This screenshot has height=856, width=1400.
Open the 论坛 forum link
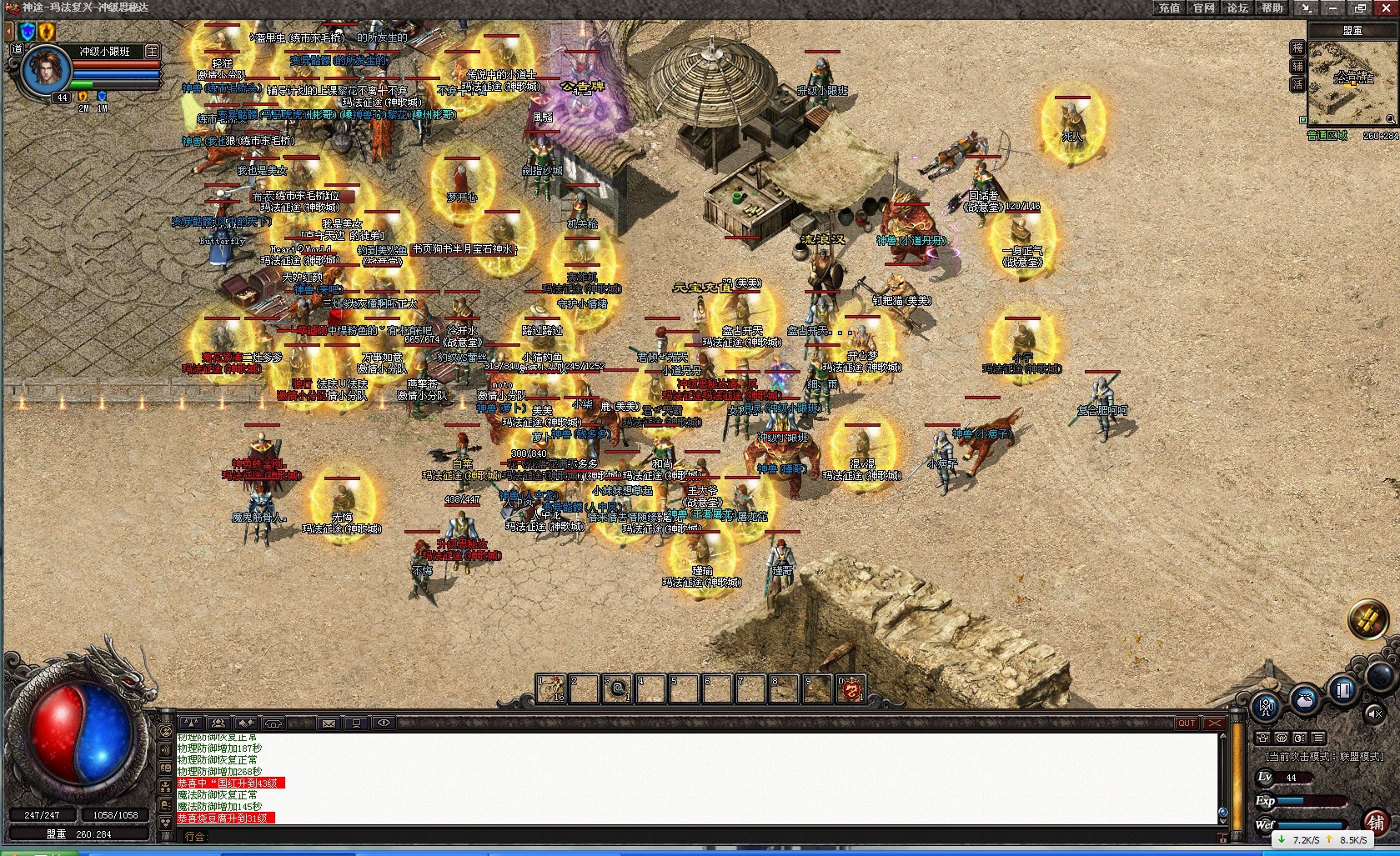point(1237,8)
